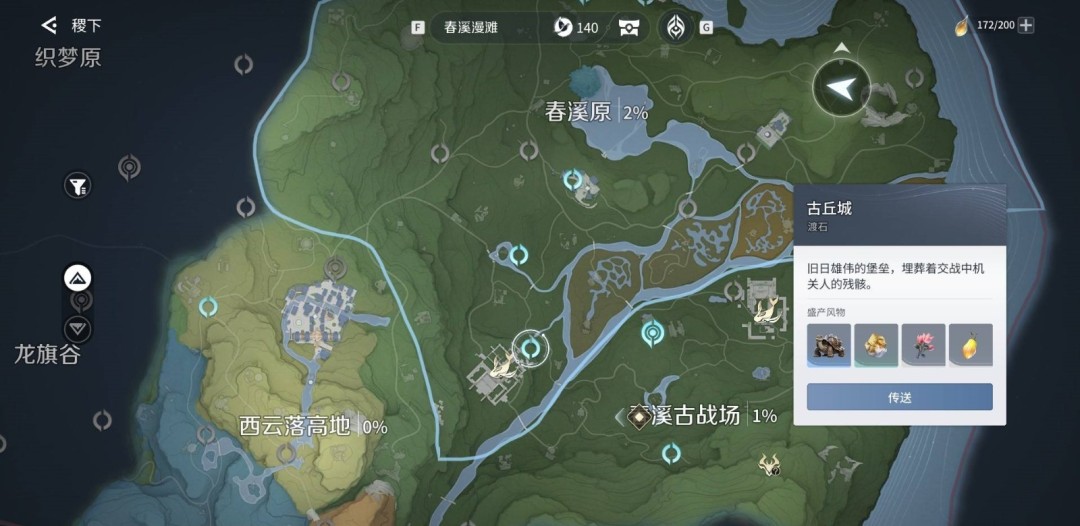This screenshot has width=1080, height=526.
Task: Select the golden ore specialty thumbnail
Action: point(876,344)
